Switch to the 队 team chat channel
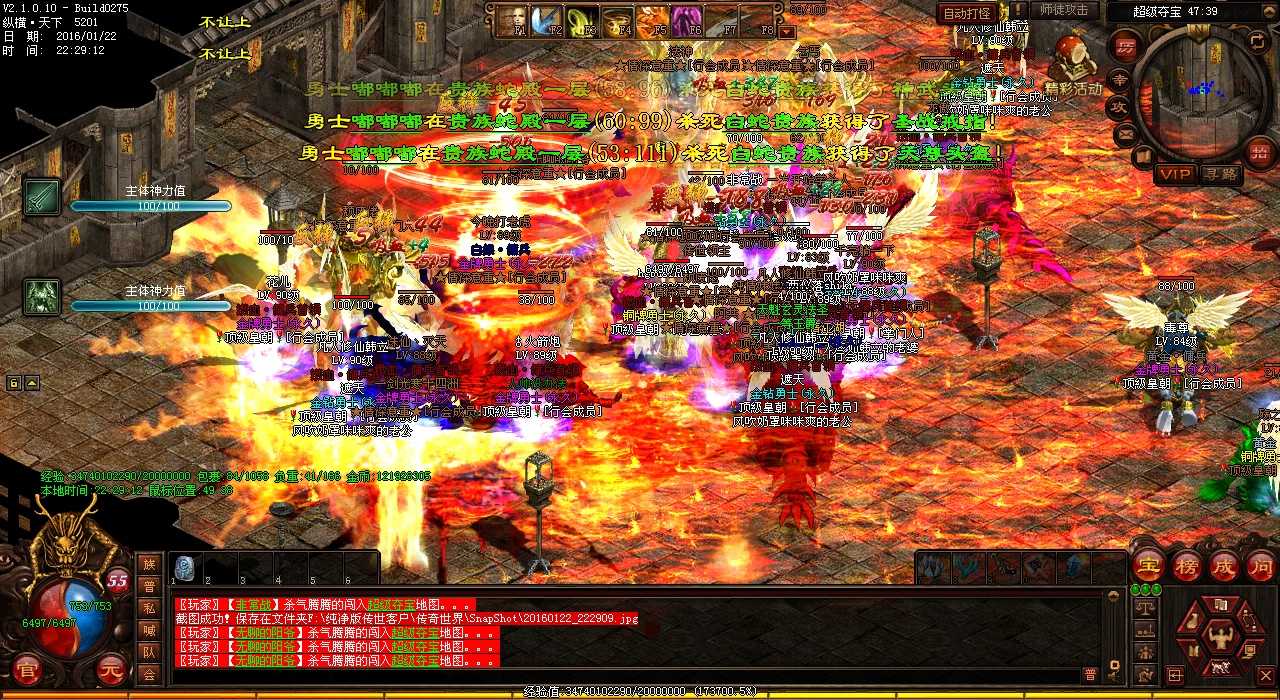Viewport: 1280px width, 700px height. point(149,652)
